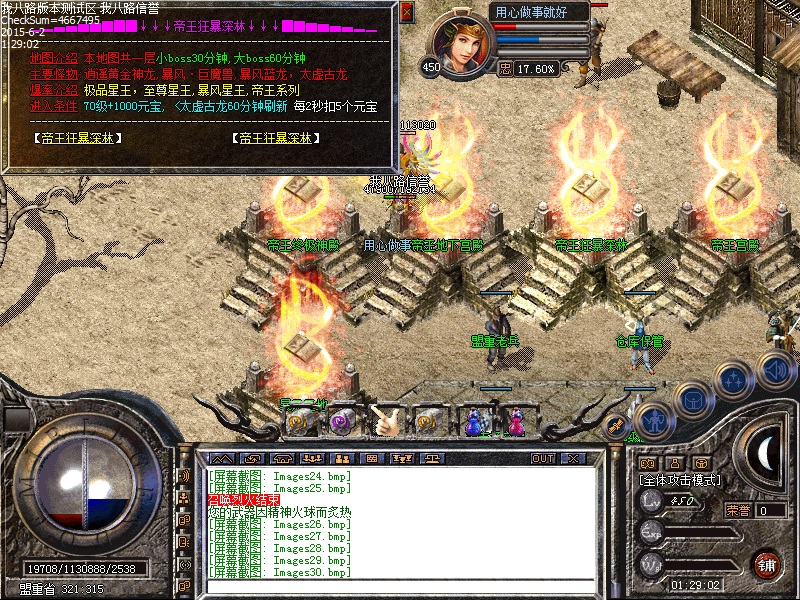This screenshot has width=800, height=600.
Task: Select the purple swirl scroll hotbar slot
Action: (341, 421)
